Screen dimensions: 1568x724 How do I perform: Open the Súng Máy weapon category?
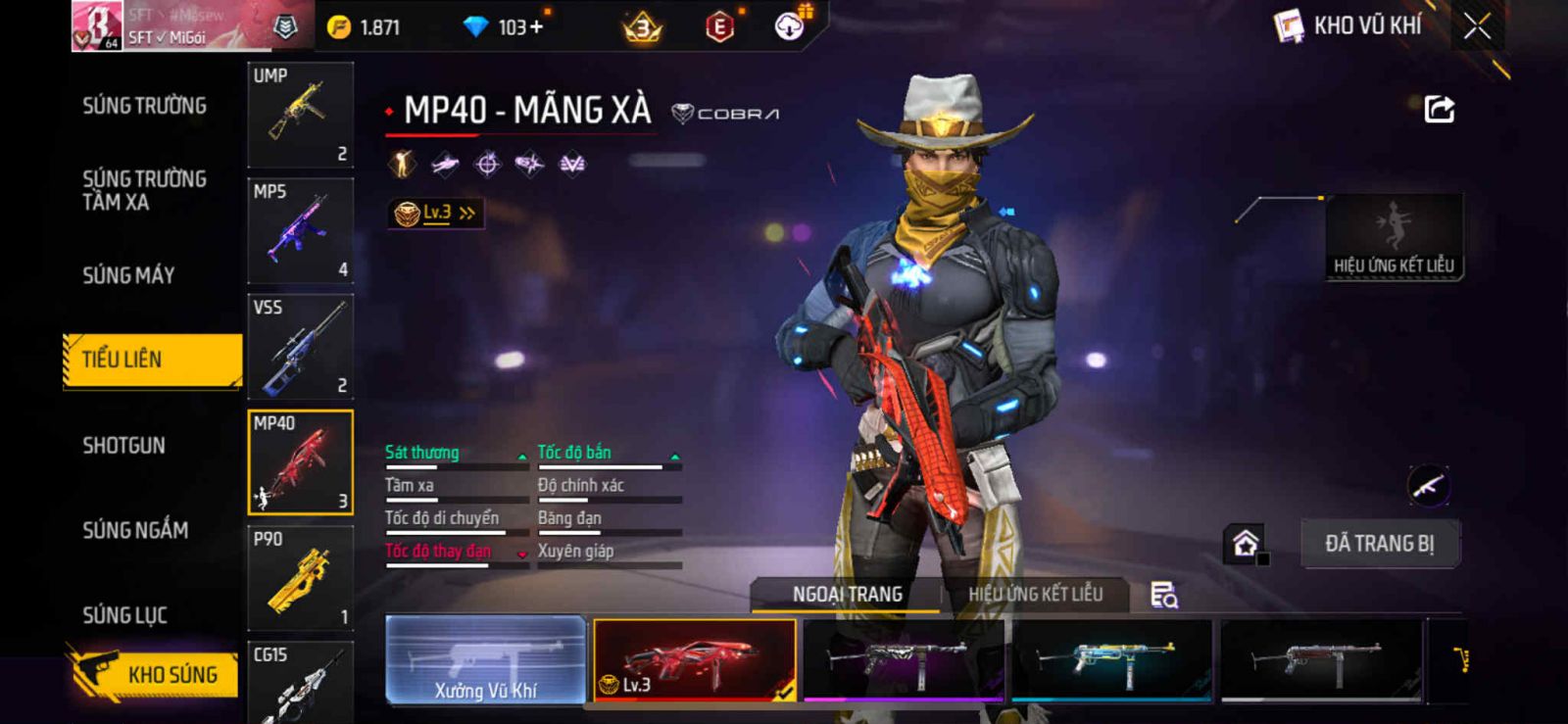tap(128, 275)
